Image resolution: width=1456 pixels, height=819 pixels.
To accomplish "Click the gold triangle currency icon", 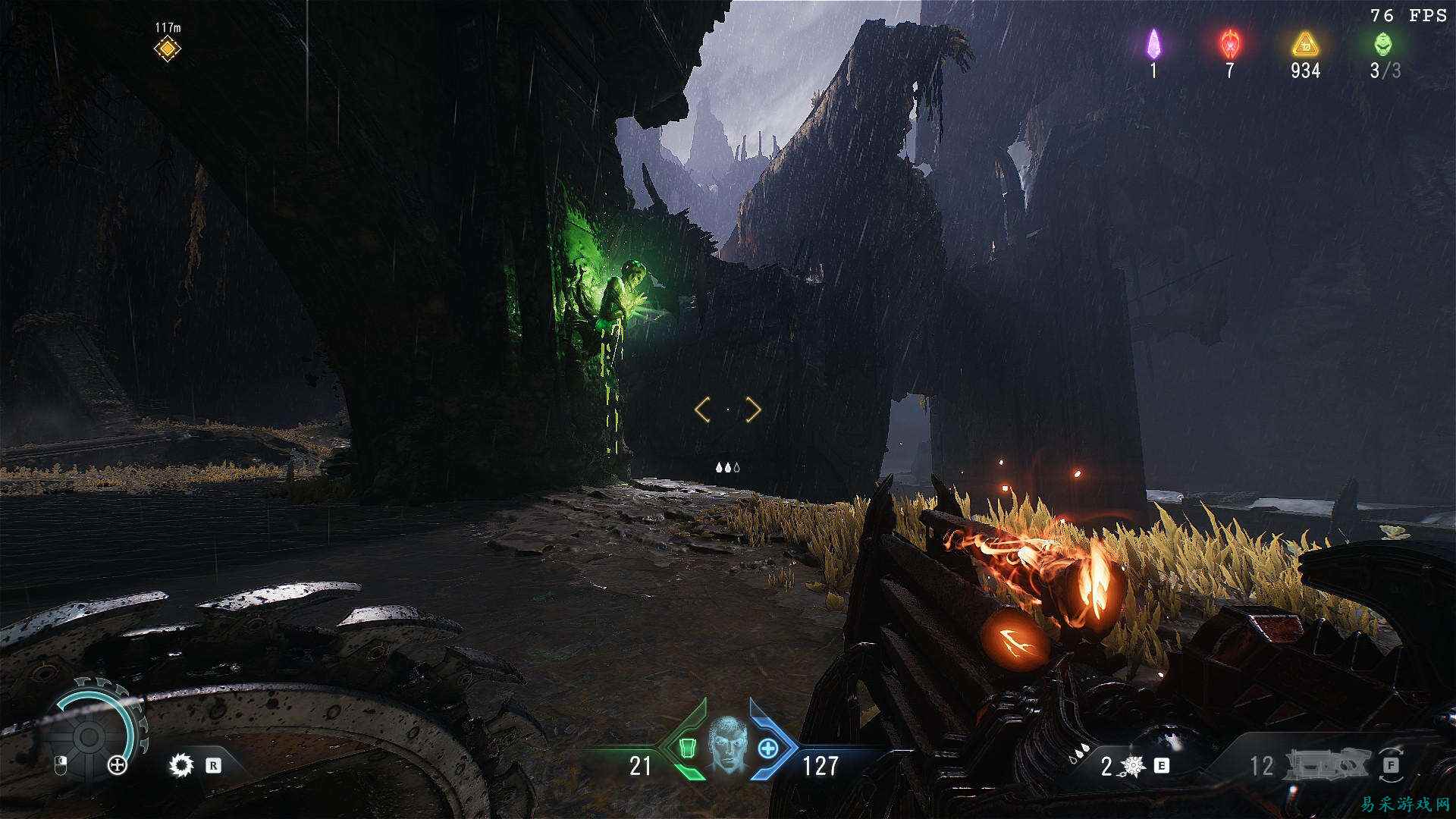I will click(x=1305, y=45).
